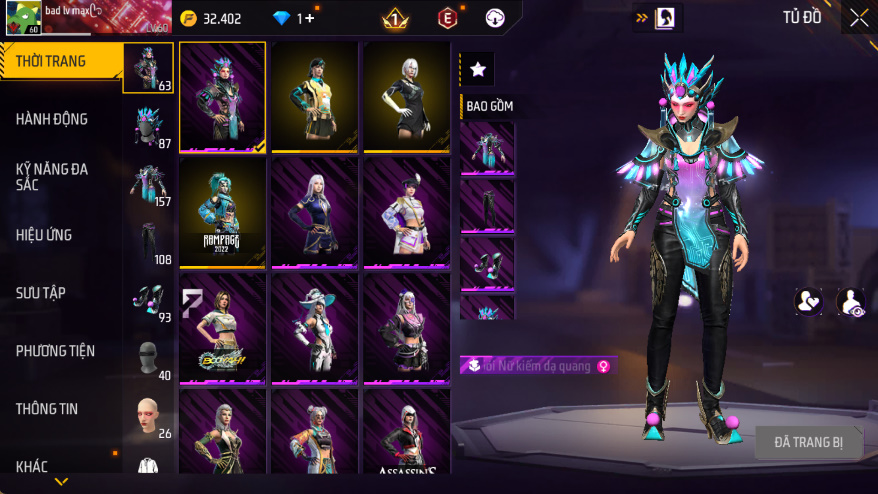Open the Phương Tiện category
878x494 pixels.
55,351
